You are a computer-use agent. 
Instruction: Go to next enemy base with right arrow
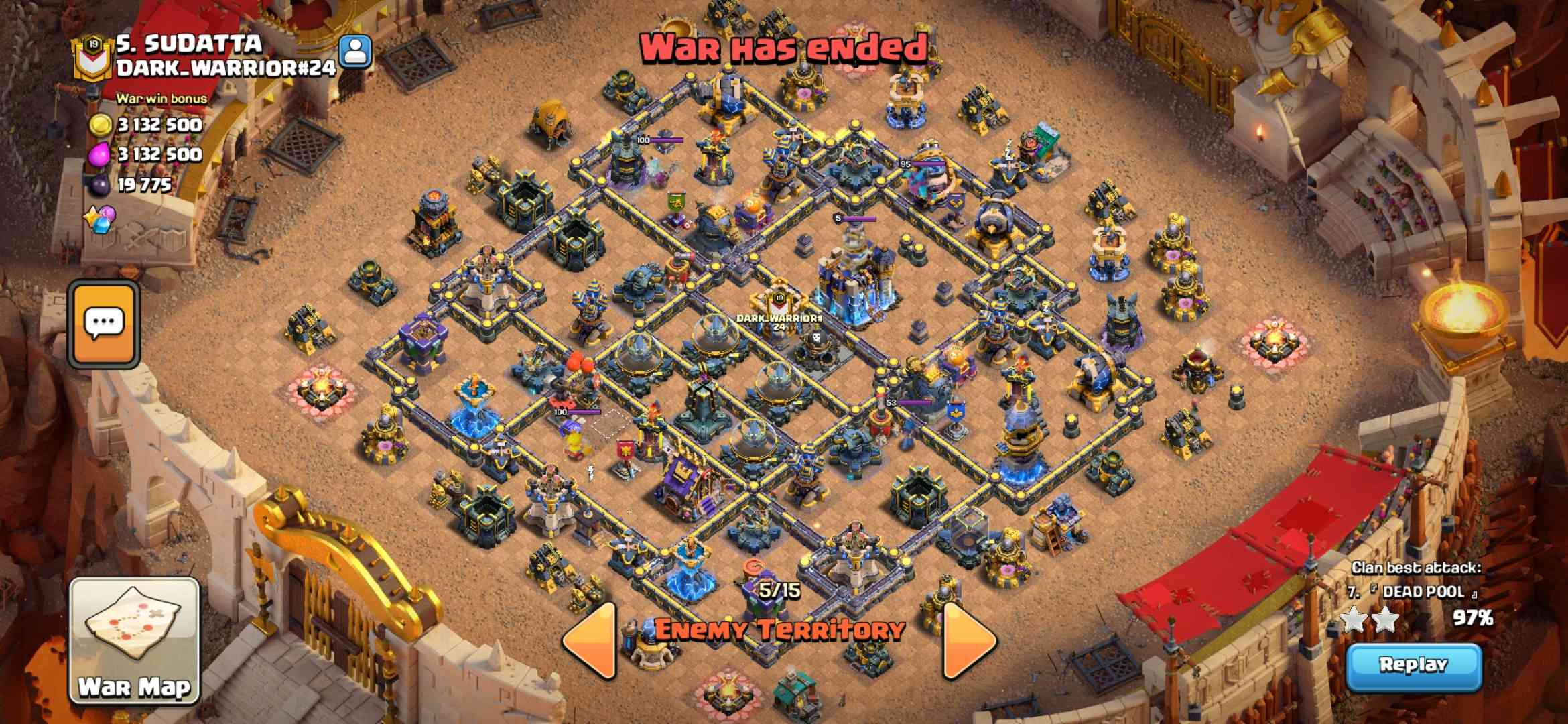(x=968, y=641)
